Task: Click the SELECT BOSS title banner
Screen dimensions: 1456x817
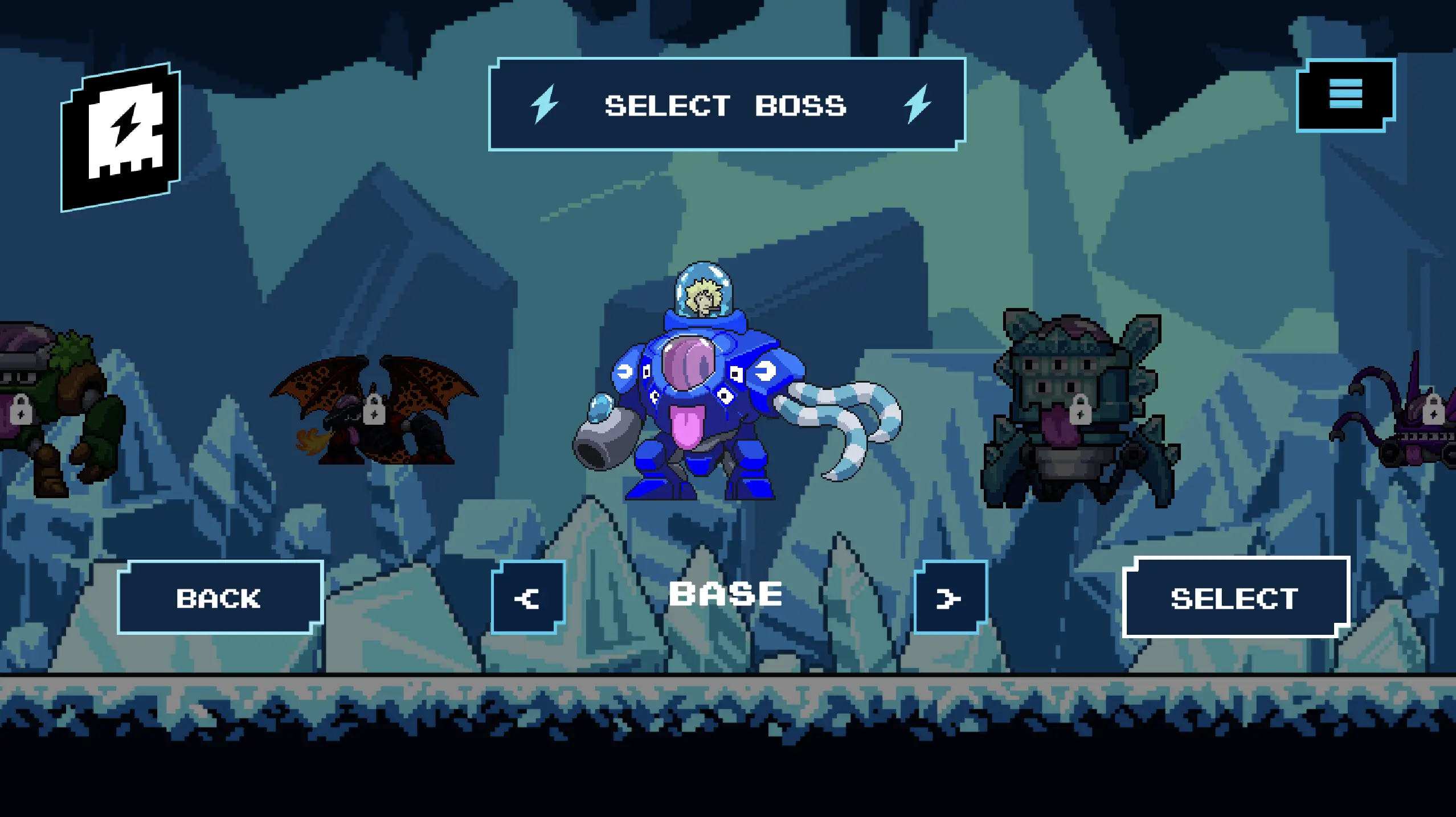Action: click(x=726, y=105)
